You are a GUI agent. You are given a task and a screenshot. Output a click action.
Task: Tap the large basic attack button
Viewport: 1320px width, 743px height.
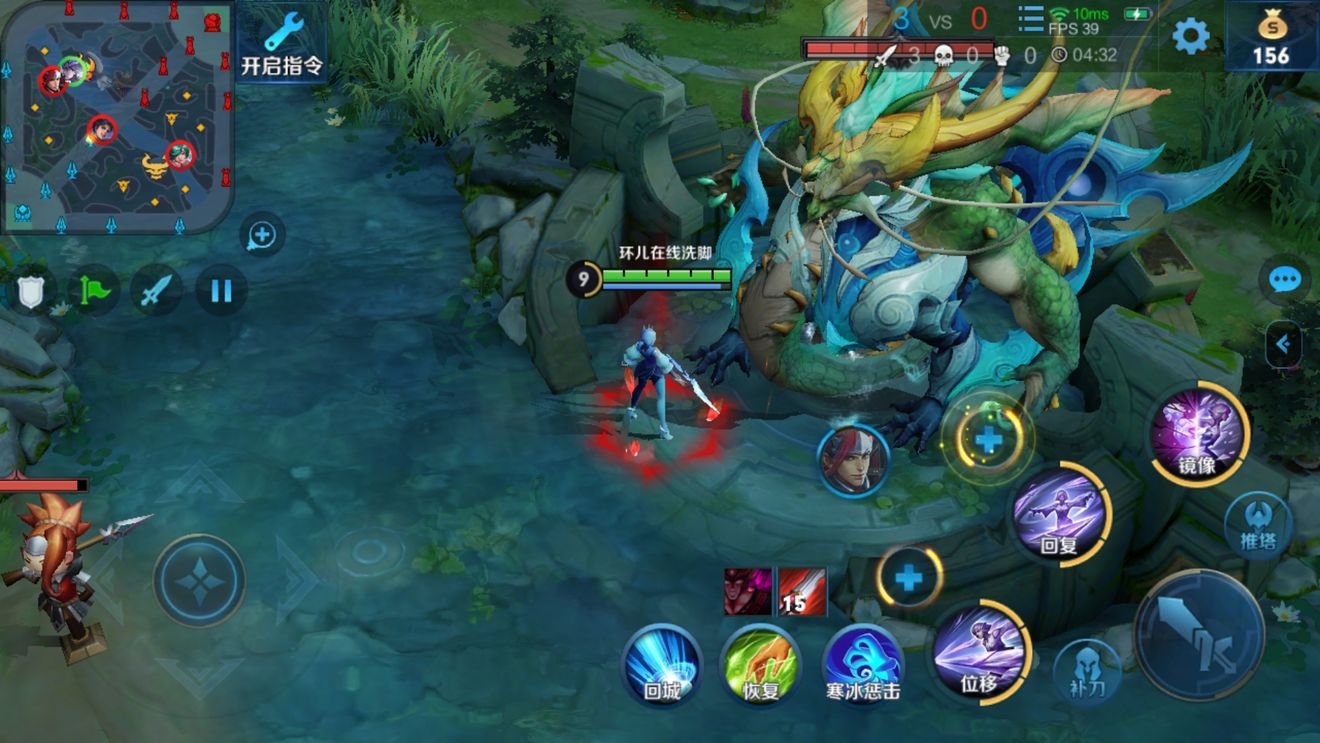(x=1199, y=634)
